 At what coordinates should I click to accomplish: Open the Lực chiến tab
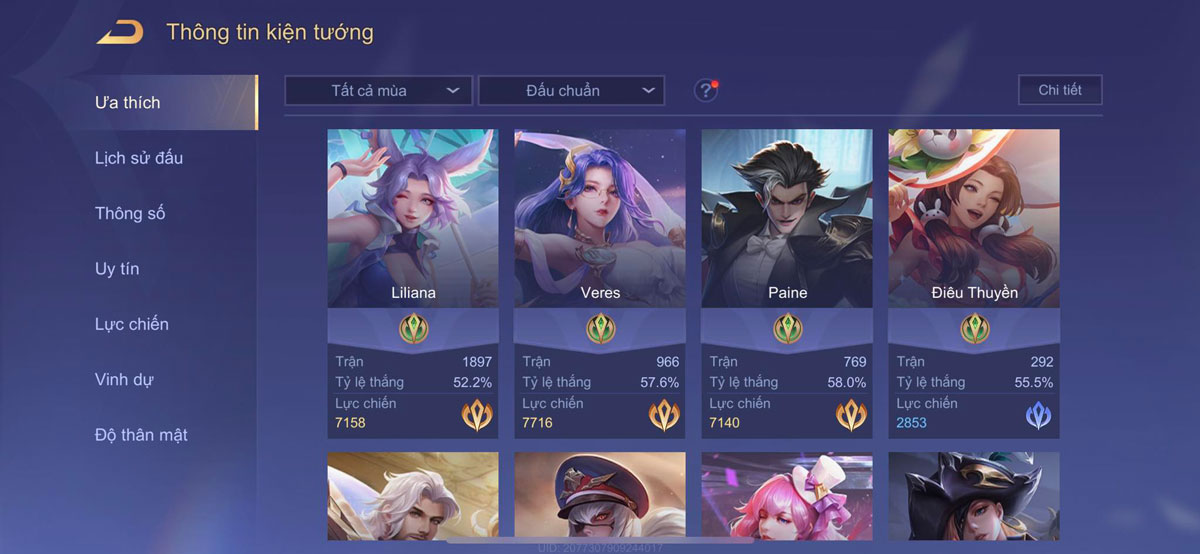point(132,324)
